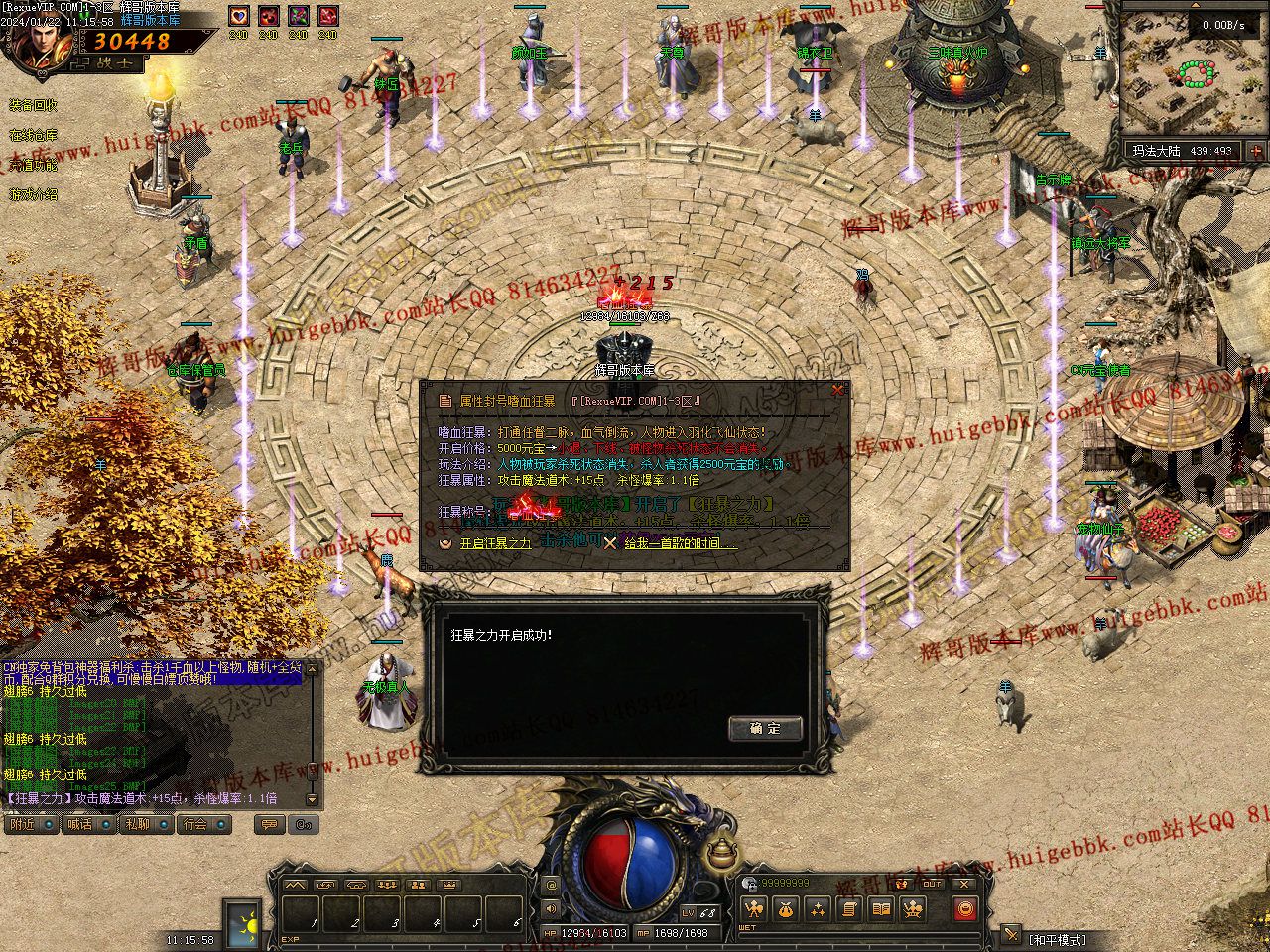Open the book icon panel
The width and height of the screenshot is (1270, 952).
click(880, 908)
